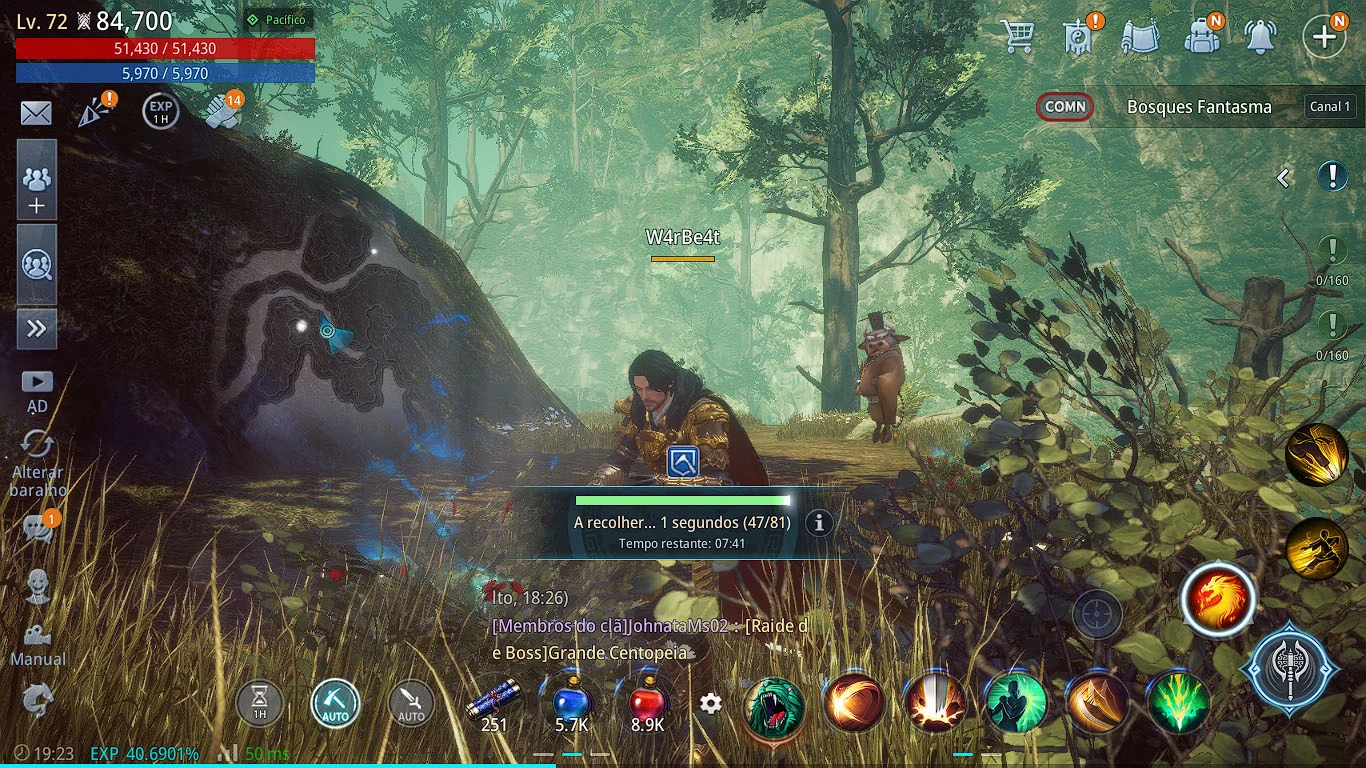Image resolution: width=1366 pixels, height=768 pixels.
Task: Watch the AD video
Action: point(37,388)
